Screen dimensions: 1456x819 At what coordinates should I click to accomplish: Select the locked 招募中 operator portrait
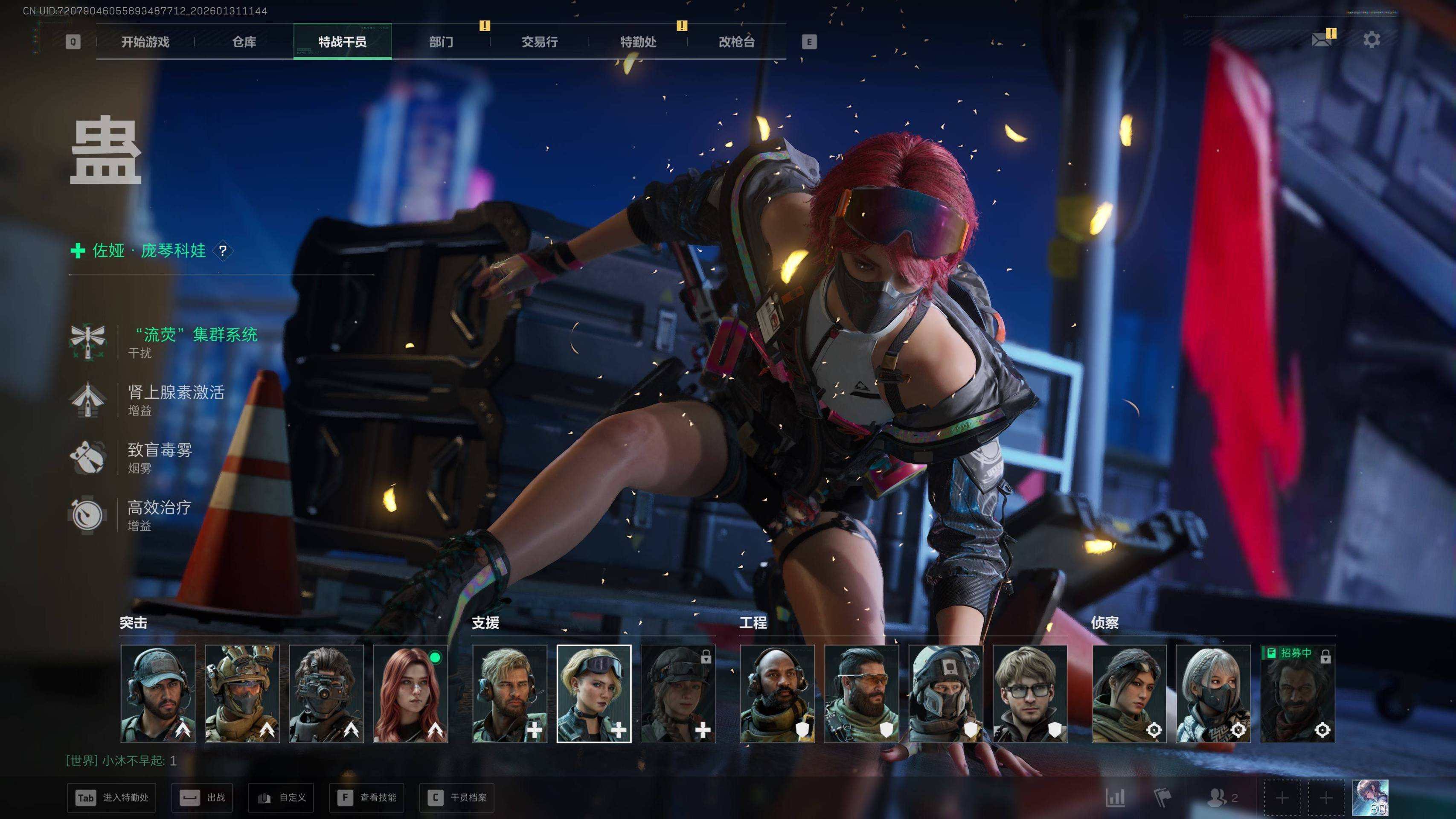[1298, 694]
